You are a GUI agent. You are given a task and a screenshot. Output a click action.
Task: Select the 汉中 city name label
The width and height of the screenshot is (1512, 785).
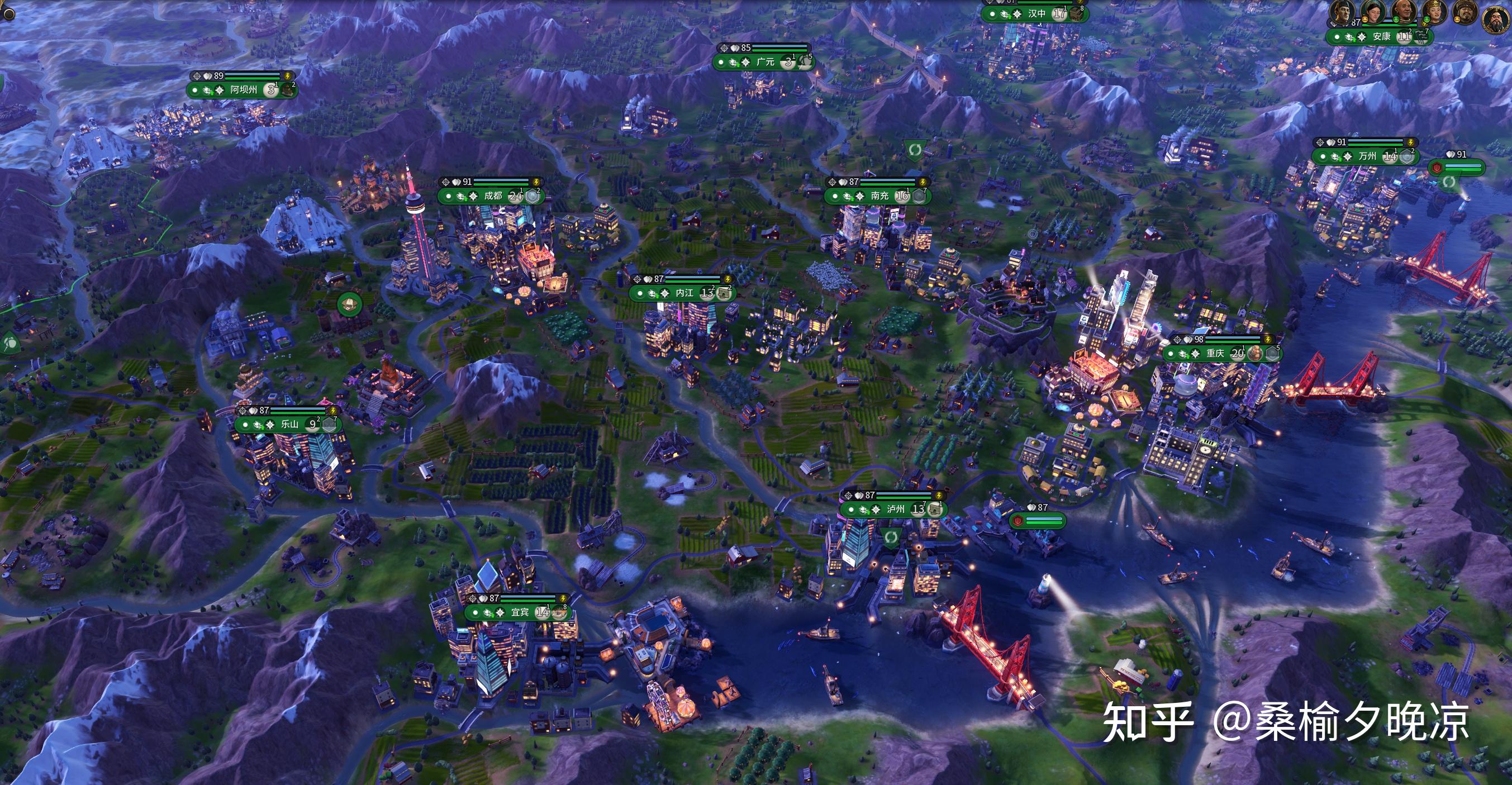(1037, 14)
